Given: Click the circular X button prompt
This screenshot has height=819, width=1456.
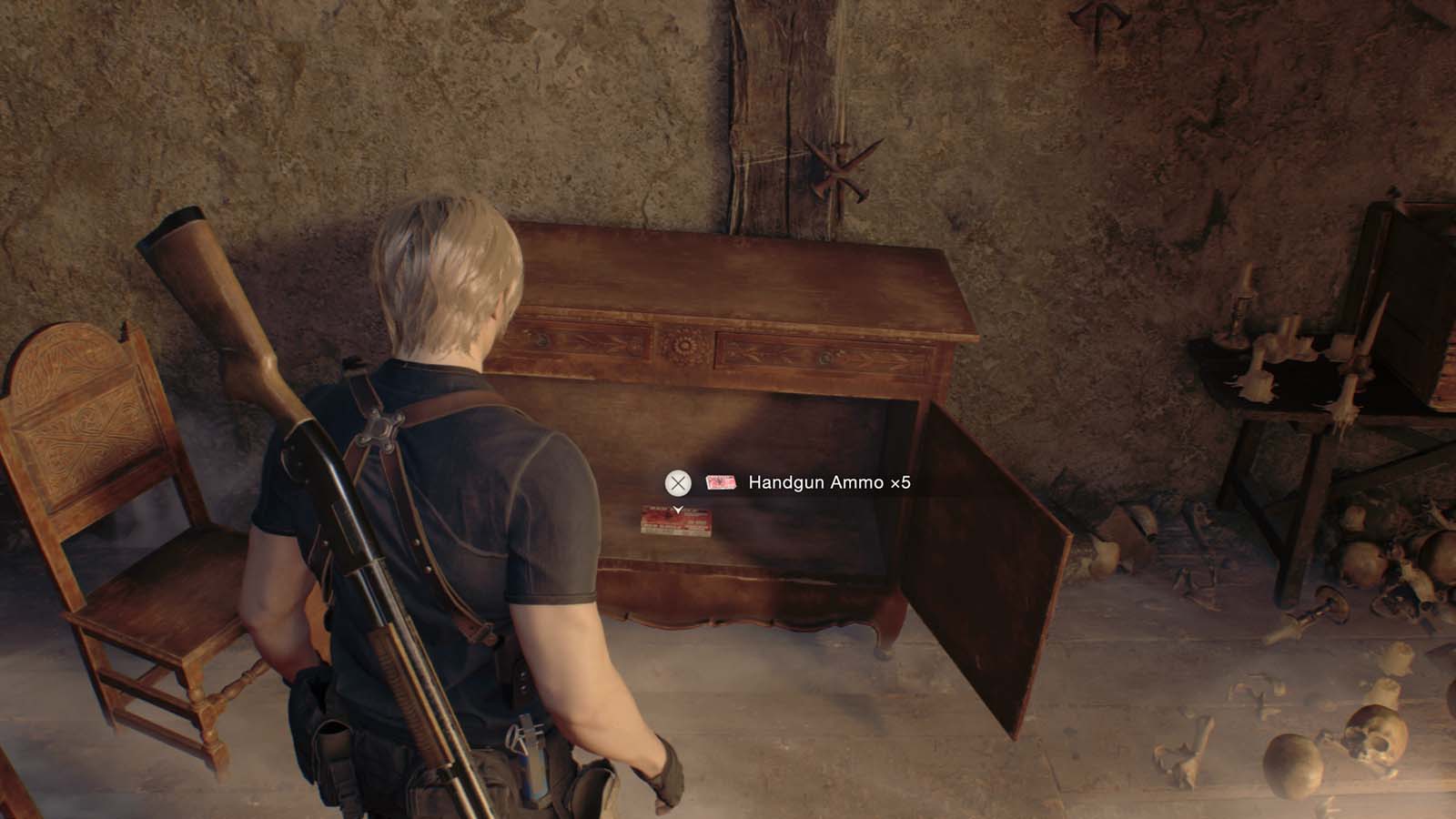Looking at the screenshot, I should (677, 482).
